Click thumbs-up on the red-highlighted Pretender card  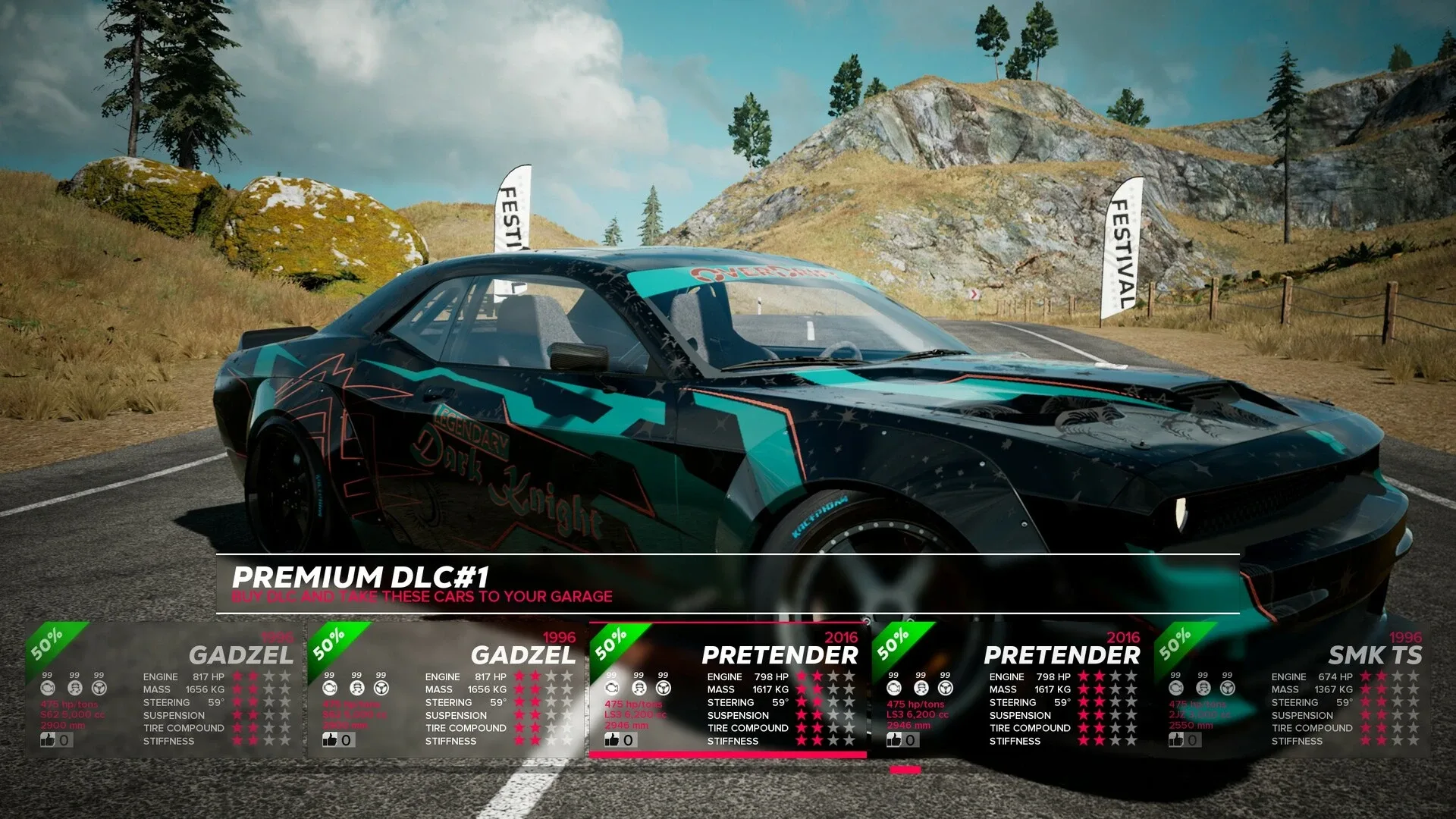point(612,739)
